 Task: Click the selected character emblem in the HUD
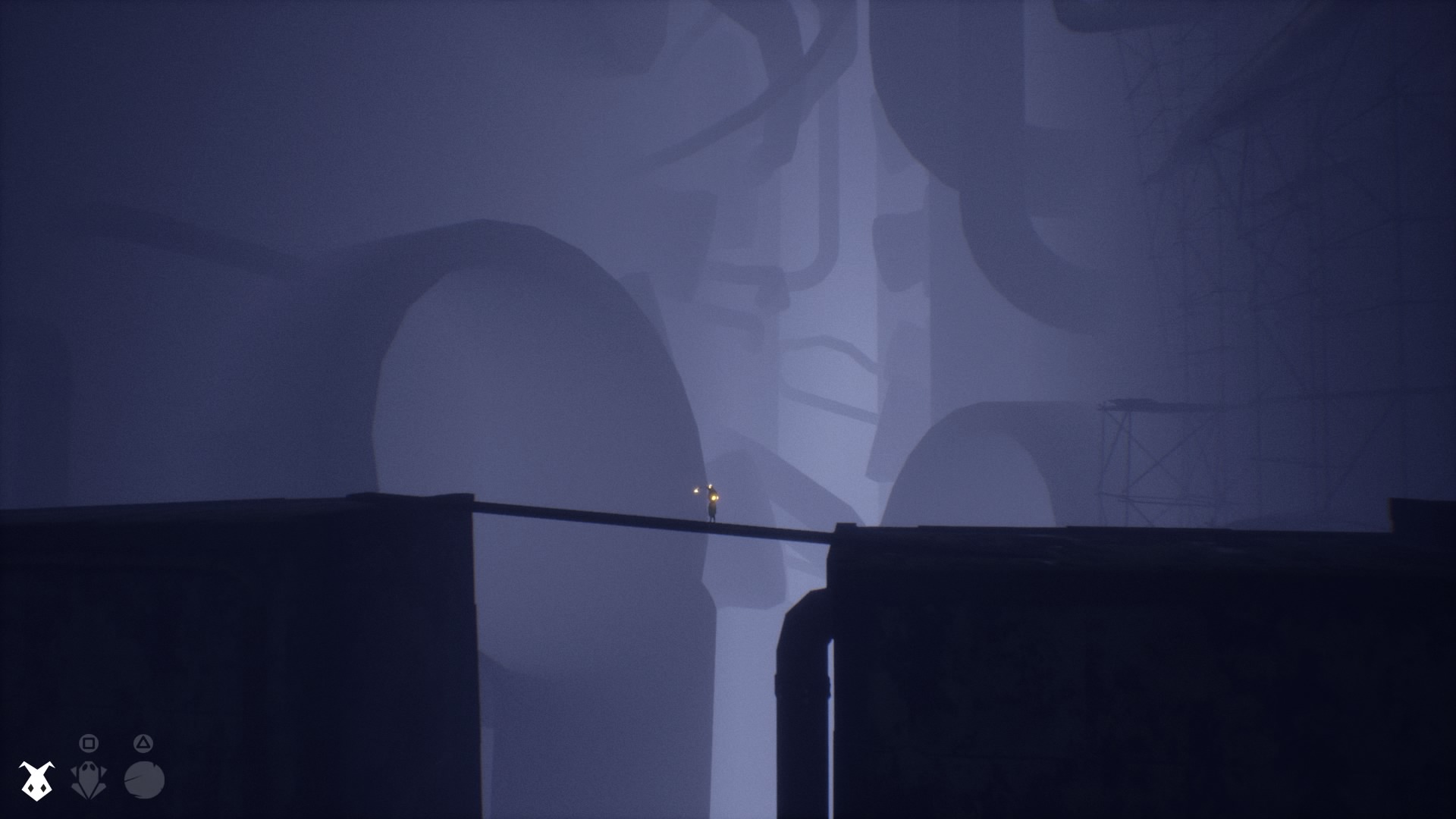point(36,781)
